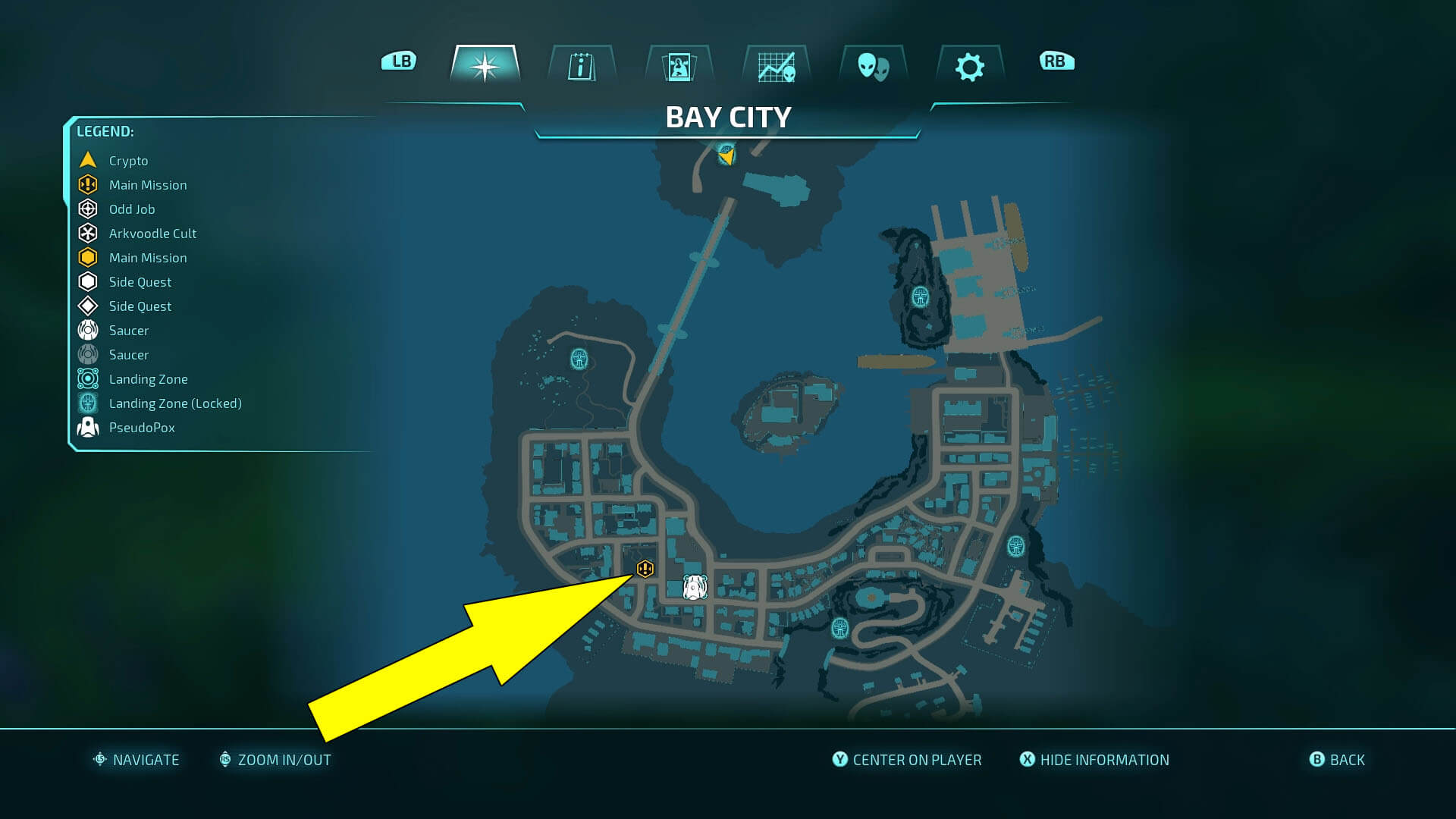This screenshot has height=819, width=1456.
Task: Select the compass star map tab
Action: point(485,67)
